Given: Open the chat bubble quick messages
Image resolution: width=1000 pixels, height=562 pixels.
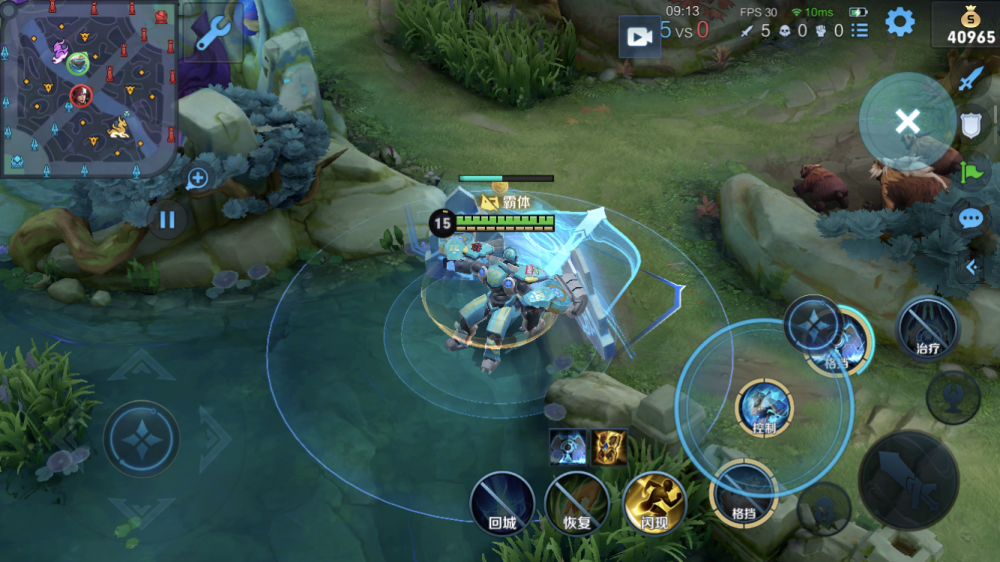Looking at the screenshot, I should 971,219.
